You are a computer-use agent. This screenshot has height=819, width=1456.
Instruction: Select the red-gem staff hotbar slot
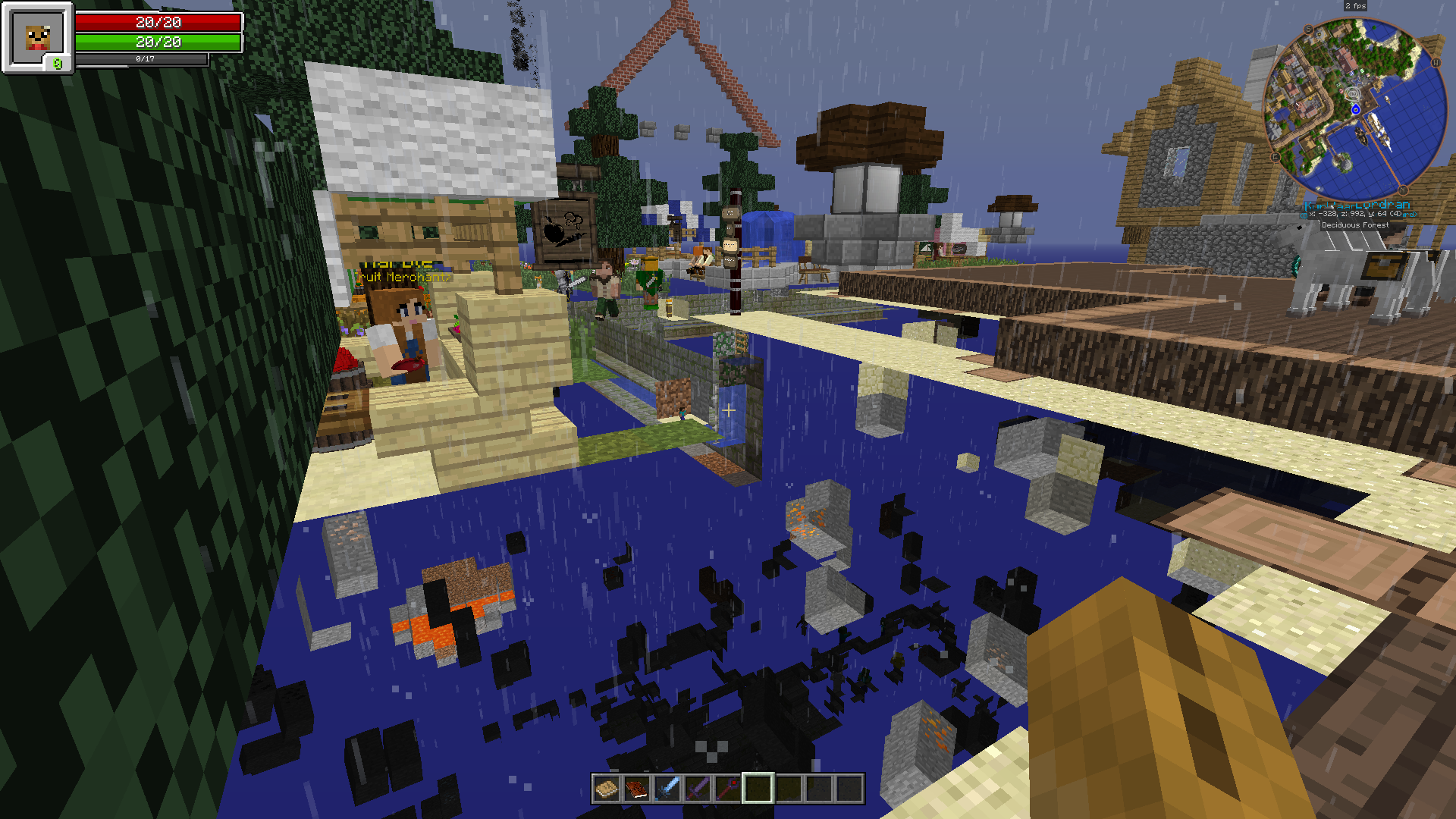(x=727, y=789)
